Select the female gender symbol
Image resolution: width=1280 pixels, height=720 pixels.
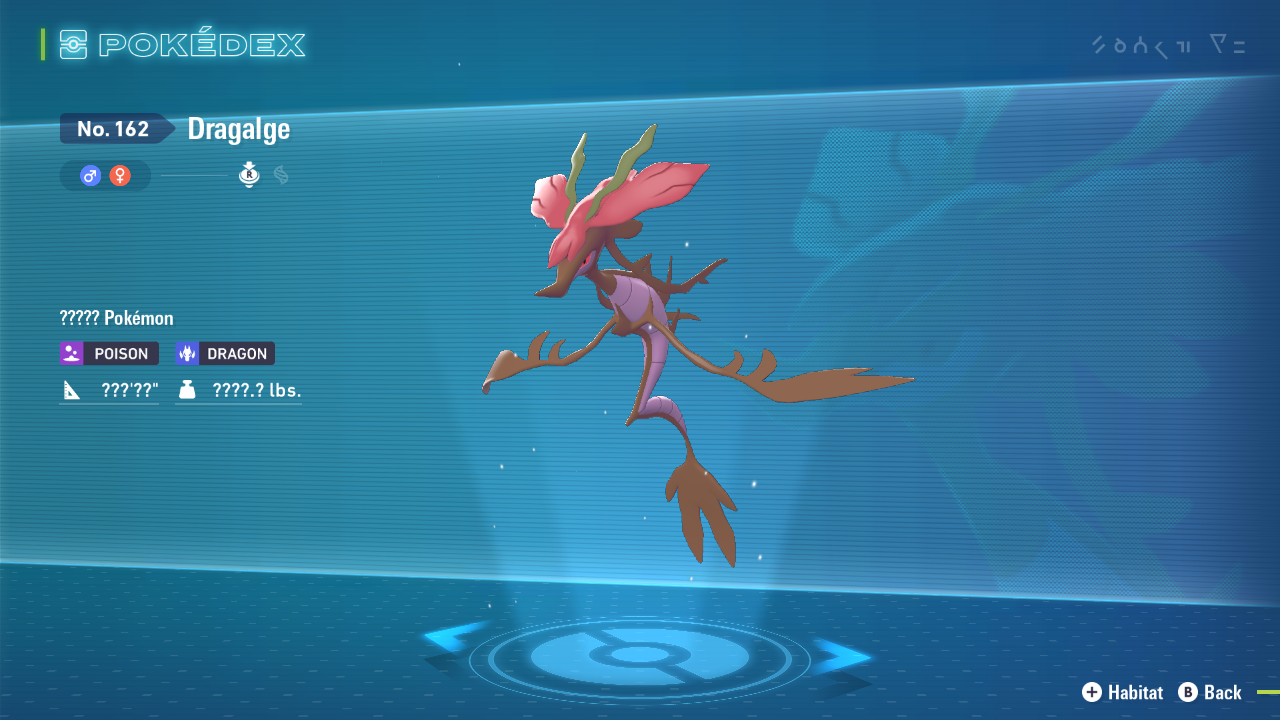pyautogui.click(x=120, y=176)
